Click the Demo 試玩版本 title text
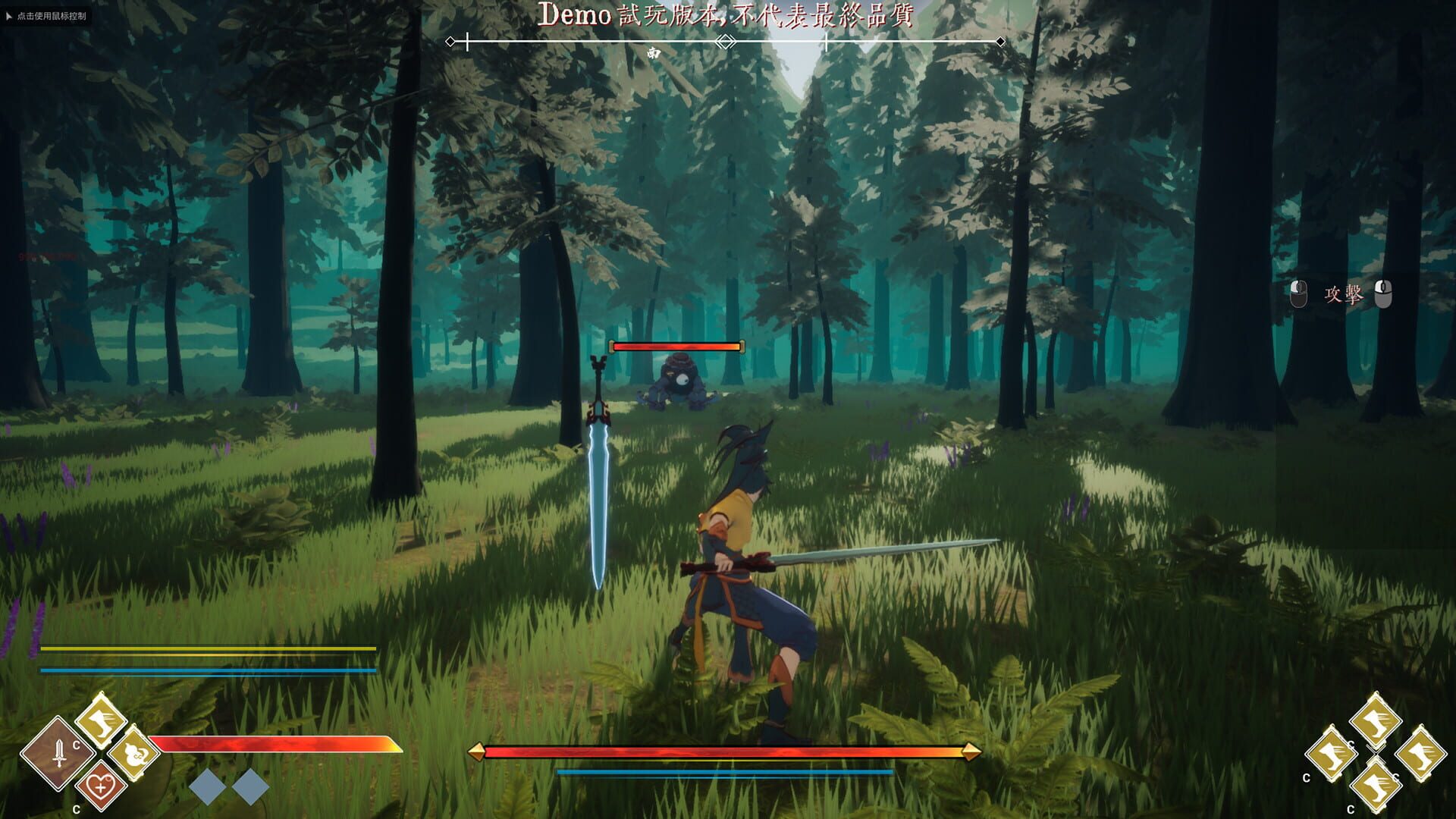 728,17
